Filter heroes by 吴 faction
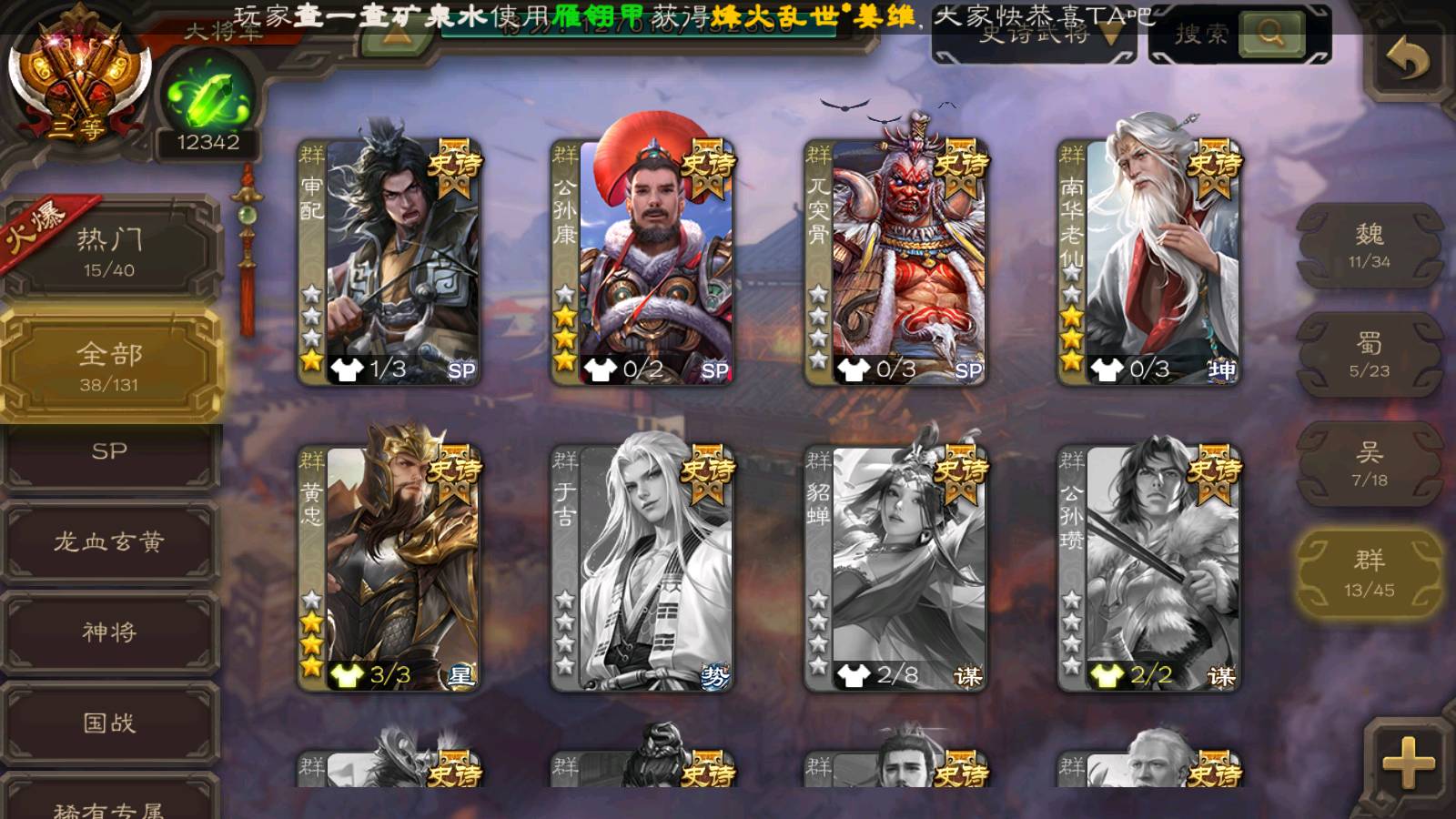 (x=1369, y=464)
